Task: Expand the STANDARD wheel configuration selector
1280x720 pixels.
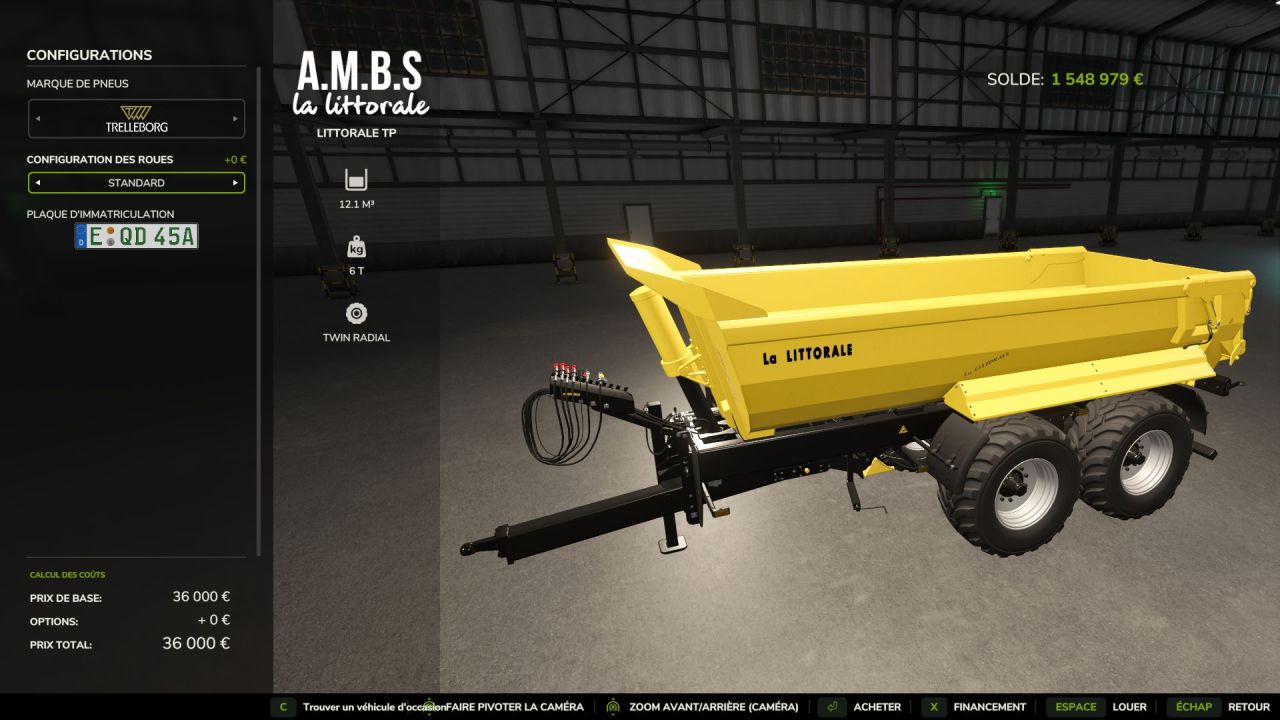Action: pyautogui.click(x=137, y=182)
